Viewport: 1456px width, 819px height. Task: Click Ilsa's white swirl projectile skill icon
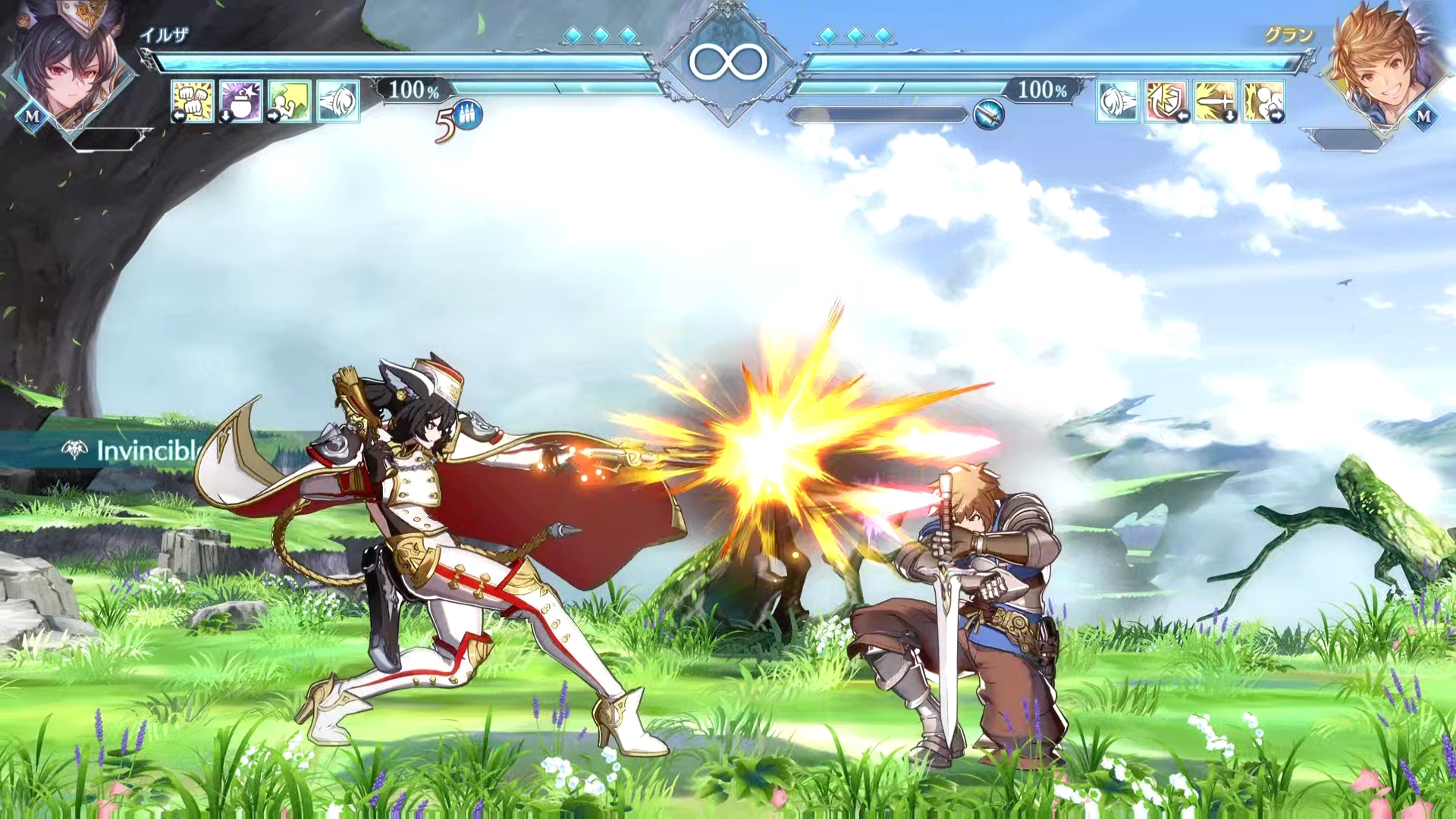tap(338, 101)
